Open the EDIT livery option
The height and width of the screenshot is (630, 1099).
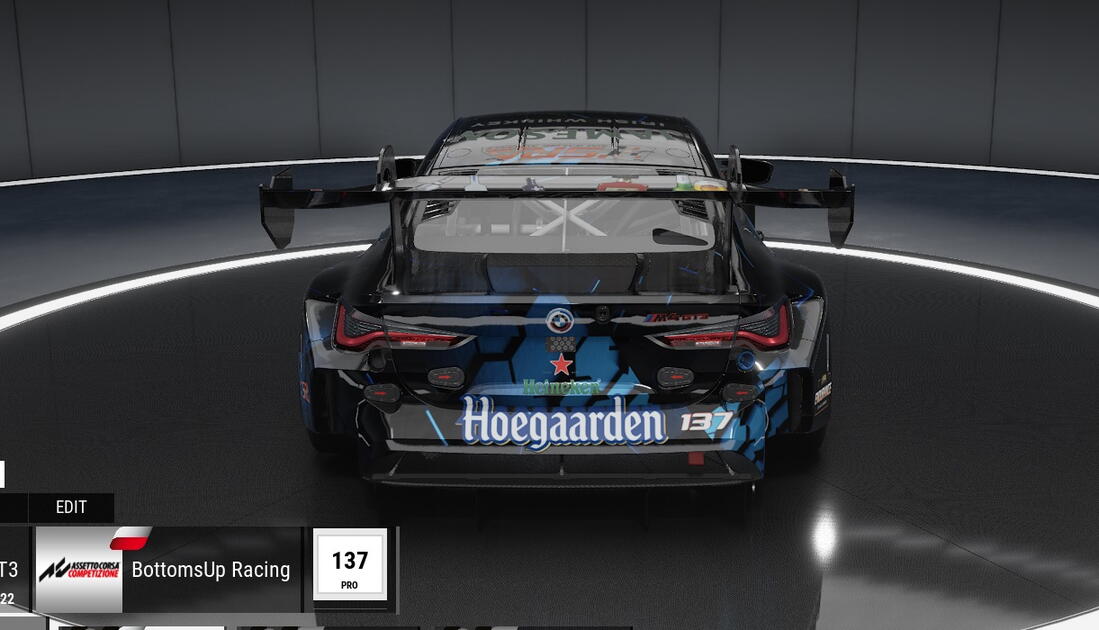click(x=71, y=507)
